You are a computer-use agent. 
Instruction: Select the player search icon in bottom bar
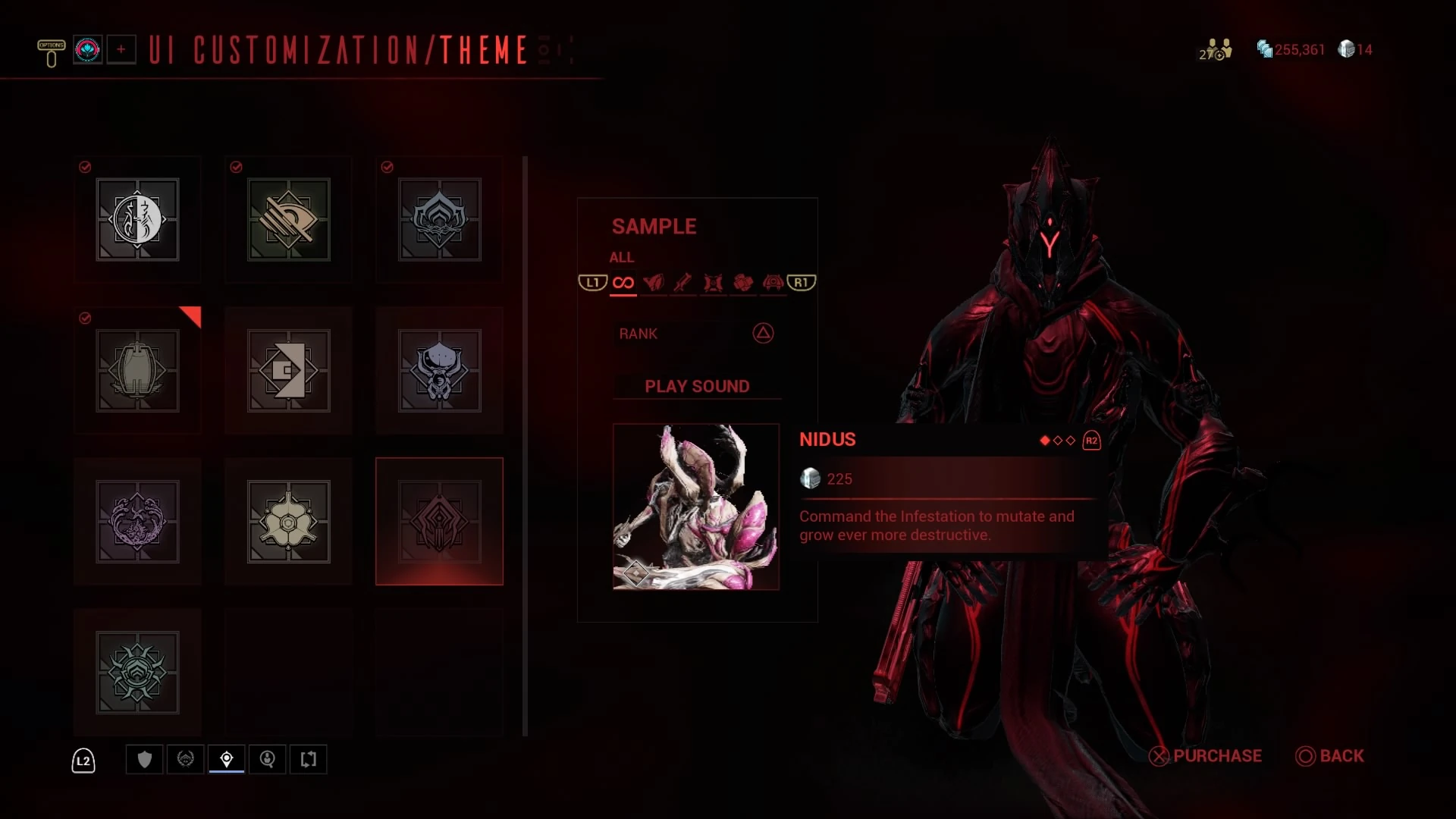(268, 760)
